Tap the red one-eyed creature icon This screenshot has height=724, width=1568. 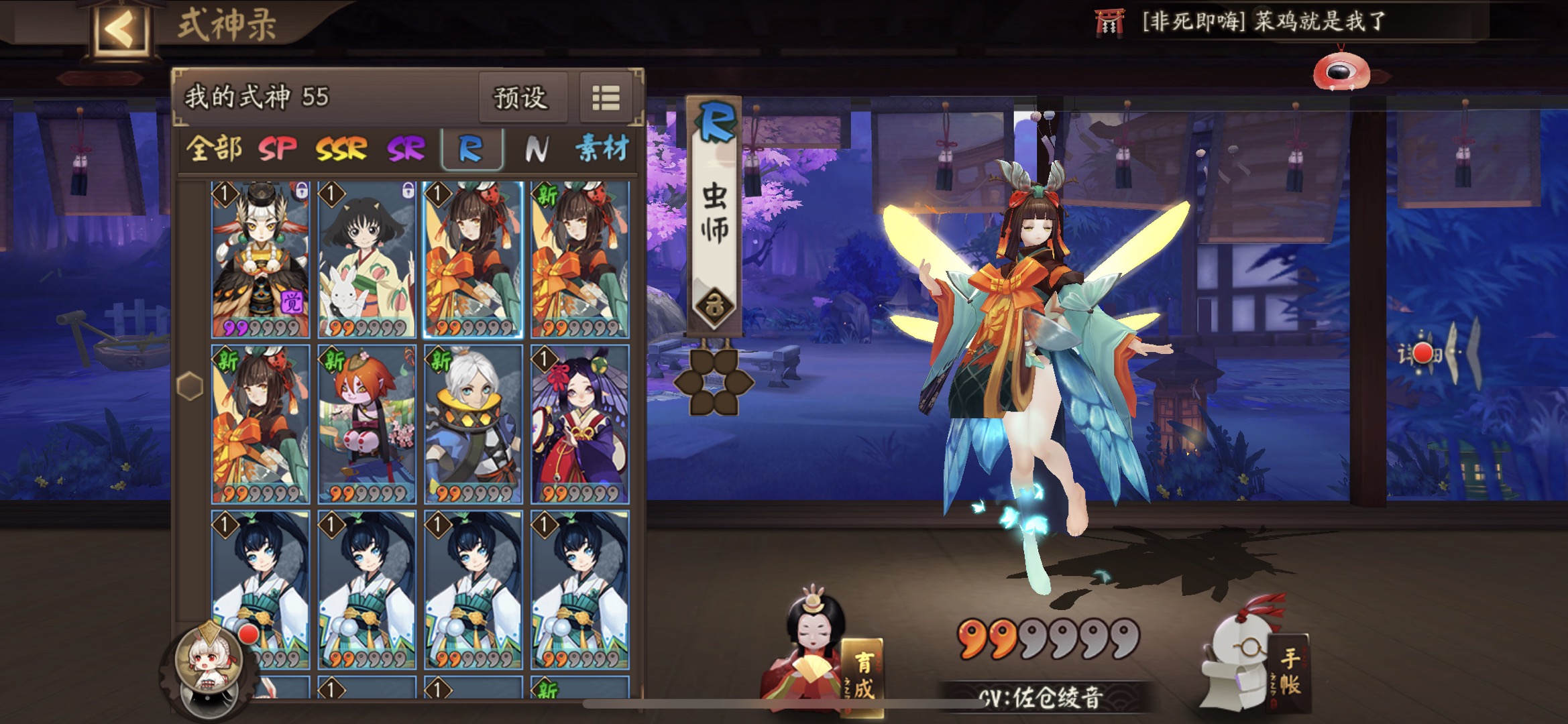click(1341, 70)
